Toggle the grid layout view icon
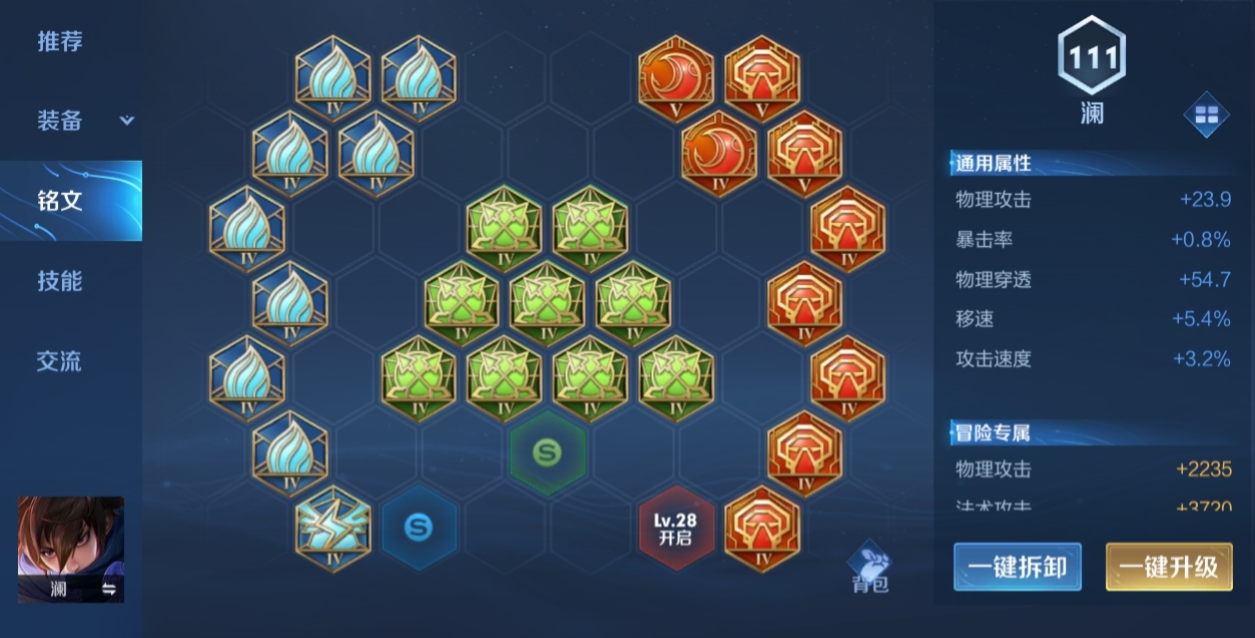The height and width of the screenshot is (638, 1255). pyautogui.click(x=1206, y=115)
